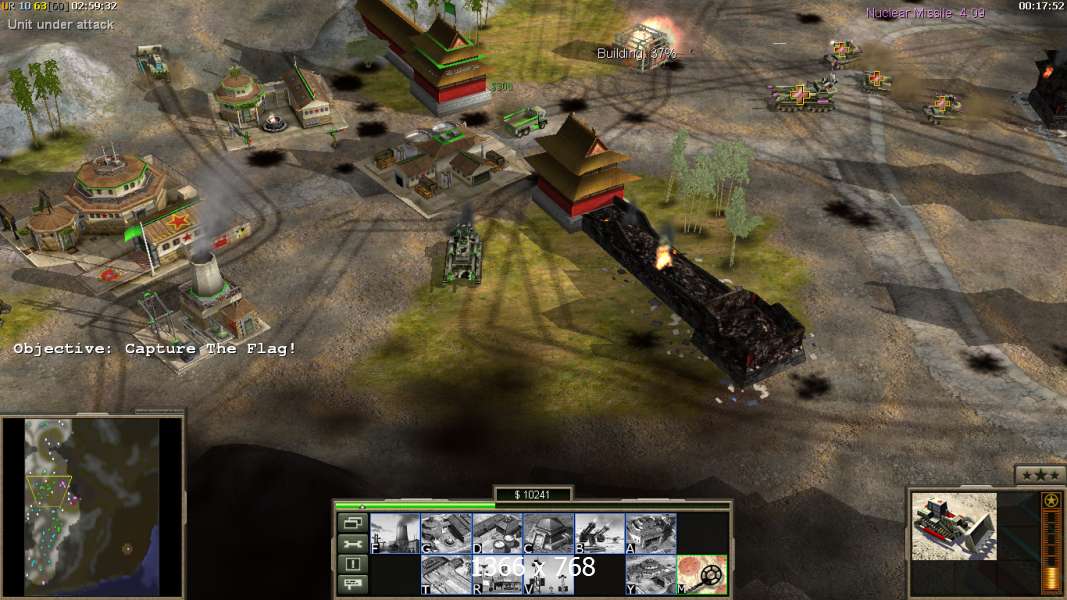Viewport: 1067px width, 600px height.
Task: Select the war factory icon labeled A
Action: pos(650,533)
